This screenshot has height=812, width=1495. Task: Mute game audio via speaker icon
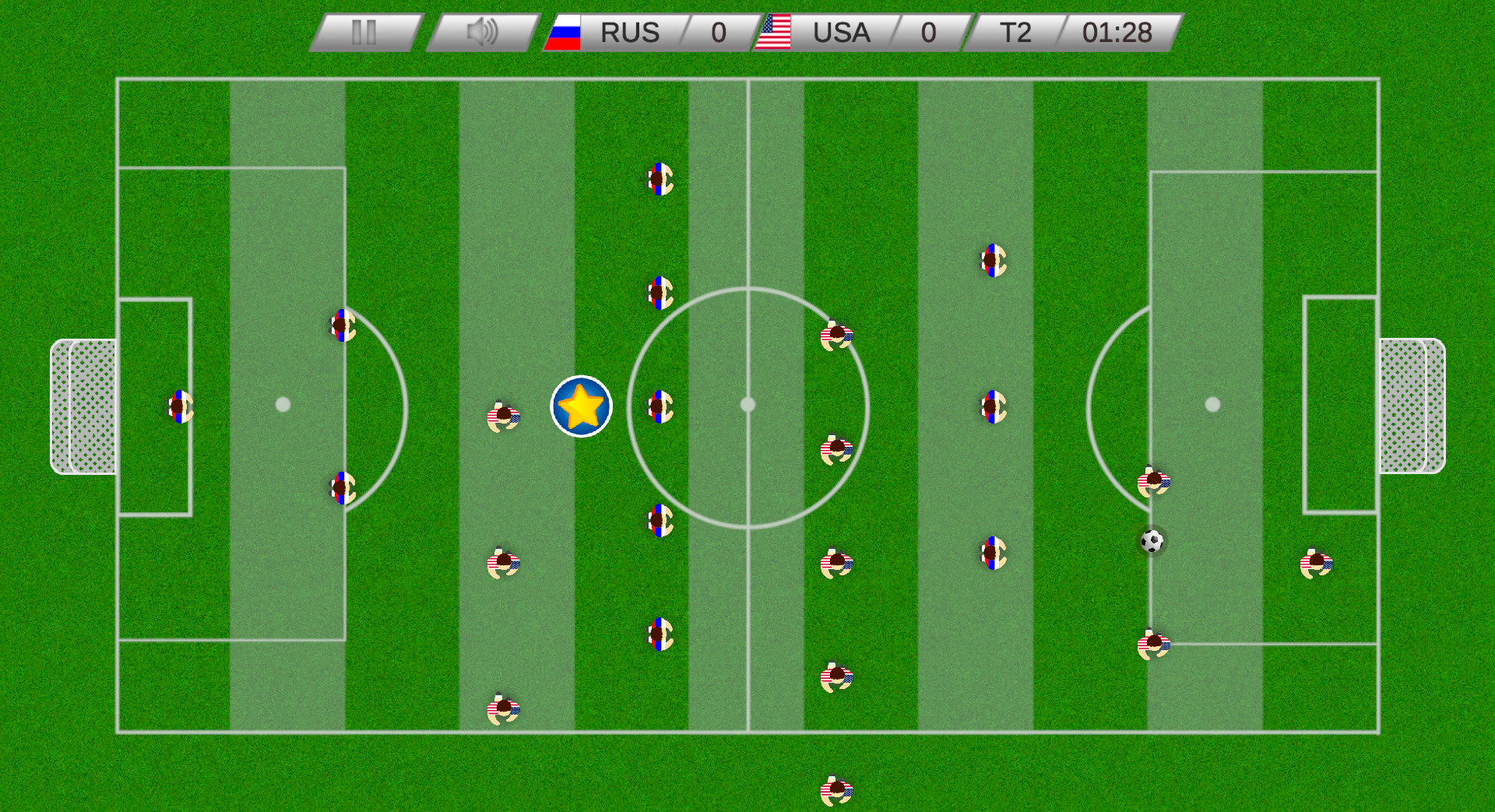point(483,33)
